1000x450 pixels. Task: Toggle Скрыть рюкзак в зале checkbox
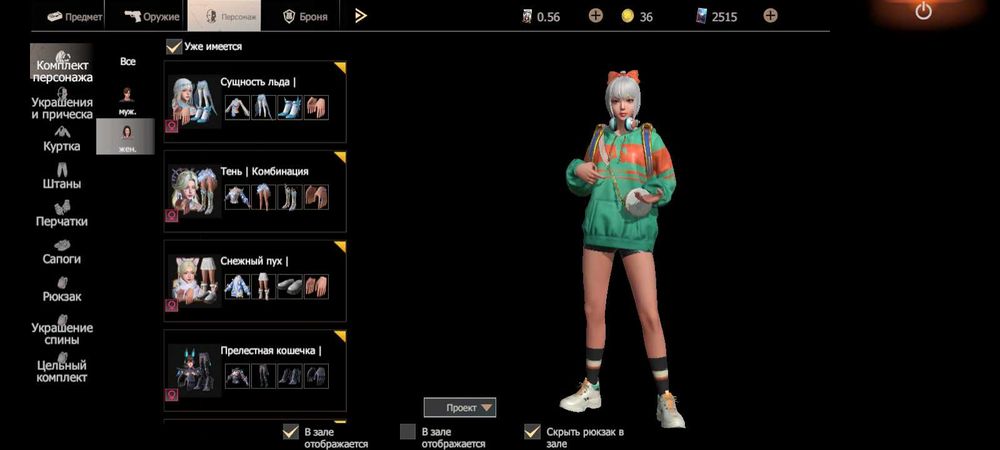tap(533, 432)
